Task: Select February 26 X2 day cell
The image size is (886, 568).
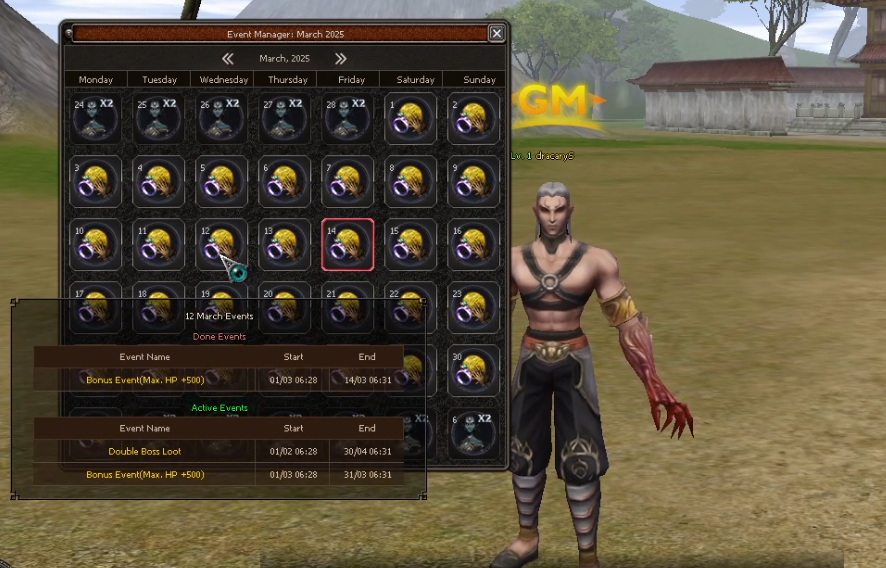Action: (x=221, y=119)
